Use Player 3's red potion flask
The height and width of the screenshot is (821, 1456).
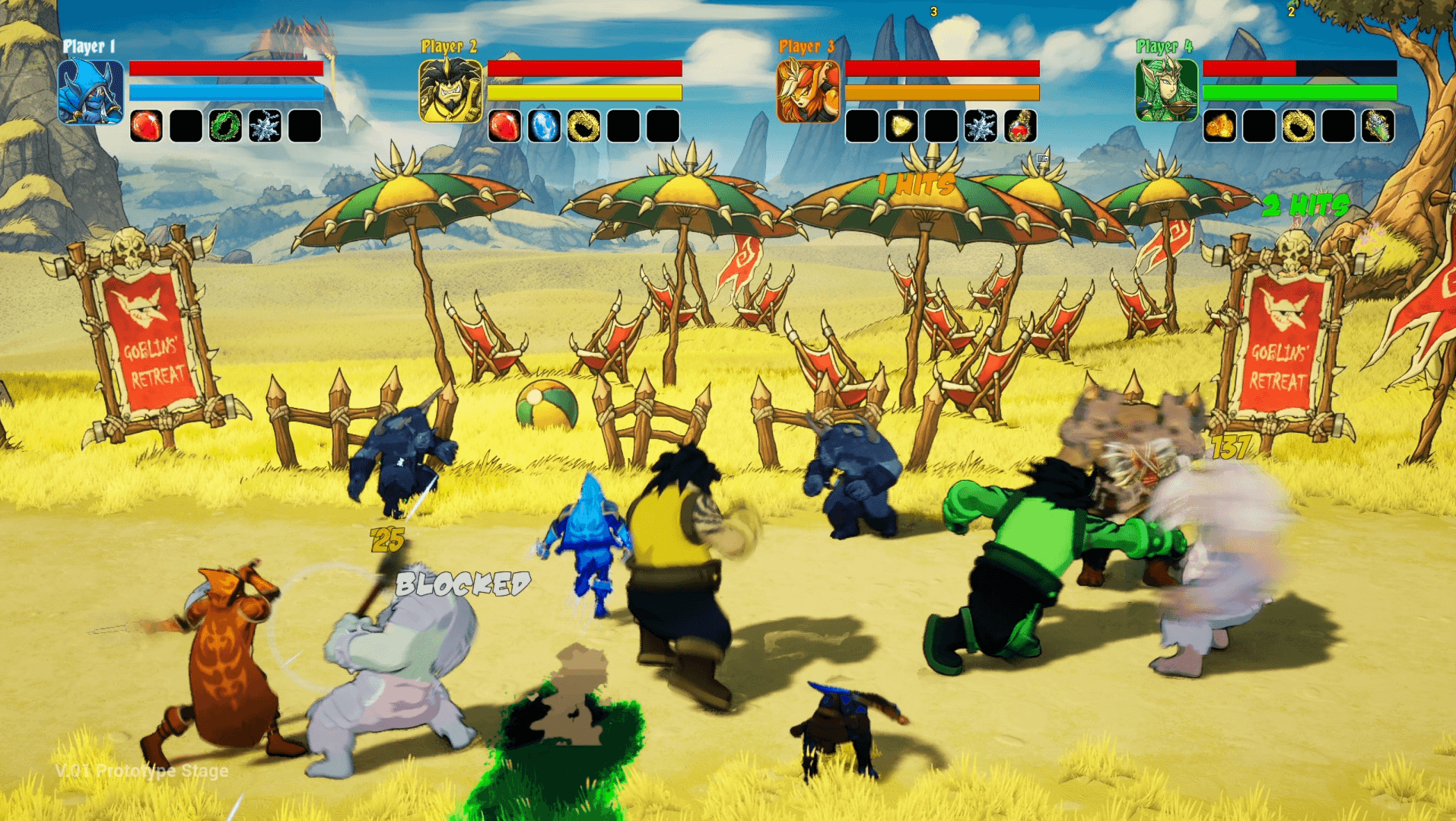click(x=1020, y=126)
